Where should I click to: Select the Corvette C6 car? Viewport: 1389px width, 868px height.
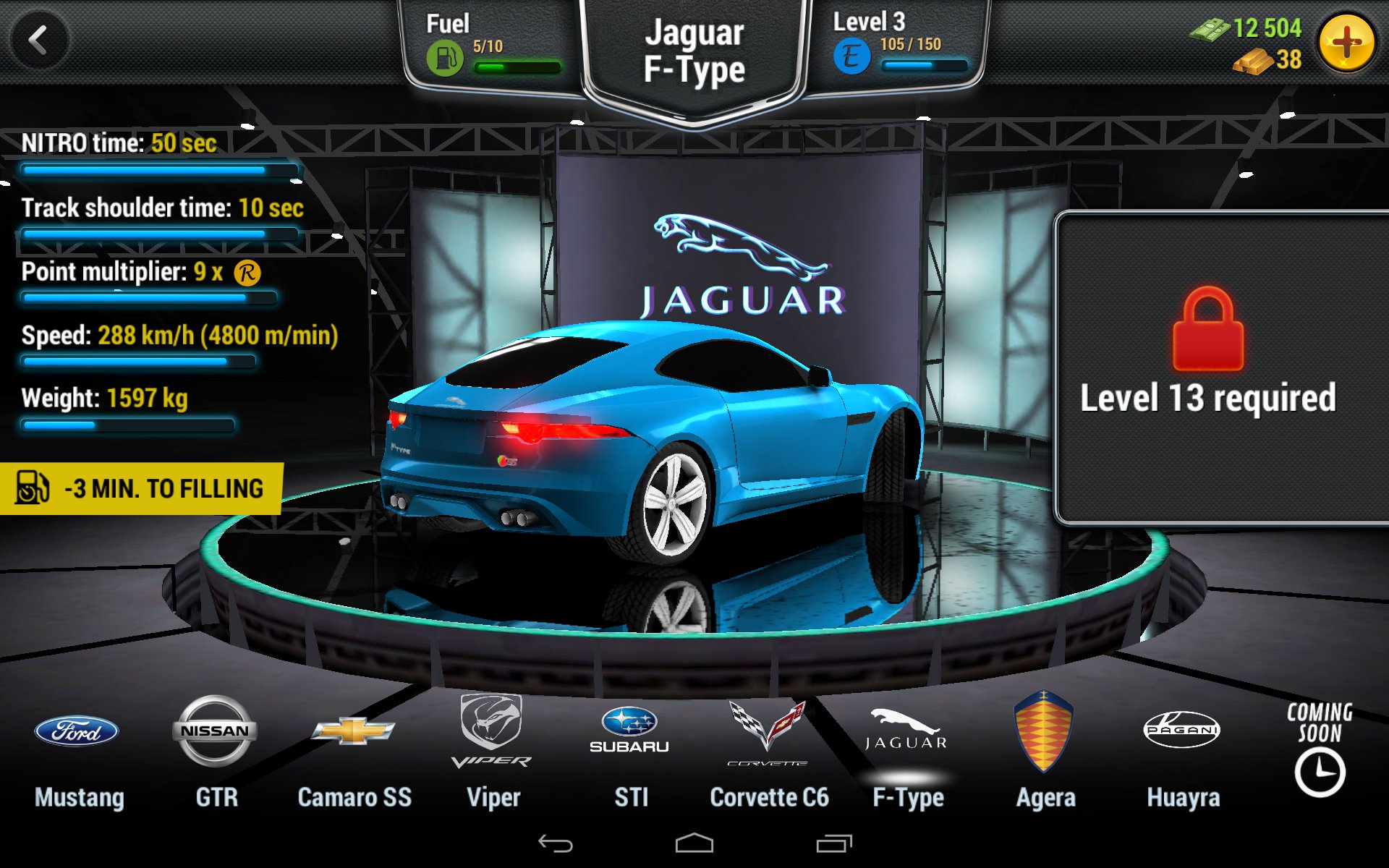768,752
